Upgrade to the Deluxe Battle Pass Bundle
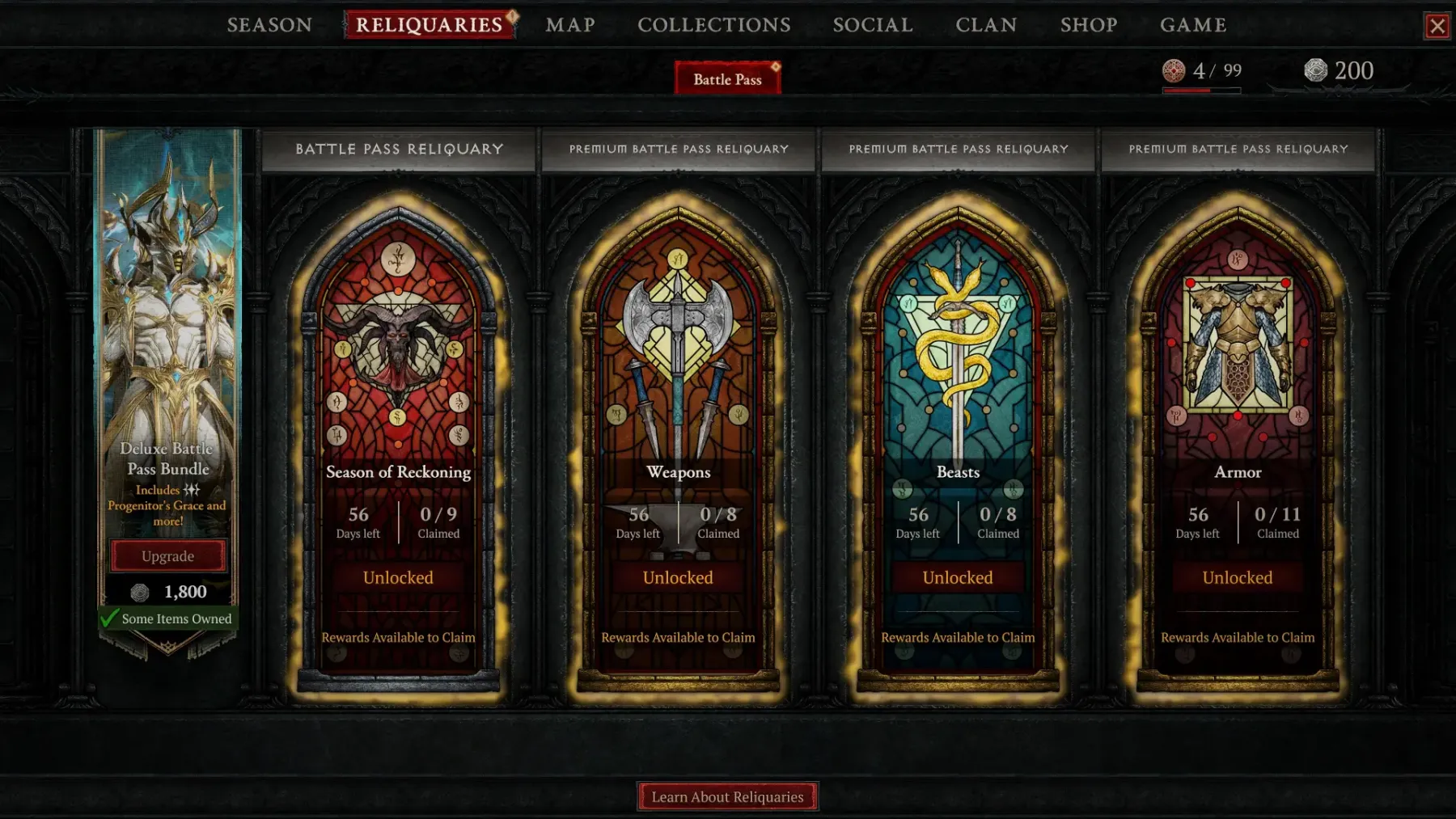Viewport: 1456px width, 819px height. (x=168, y=556)
